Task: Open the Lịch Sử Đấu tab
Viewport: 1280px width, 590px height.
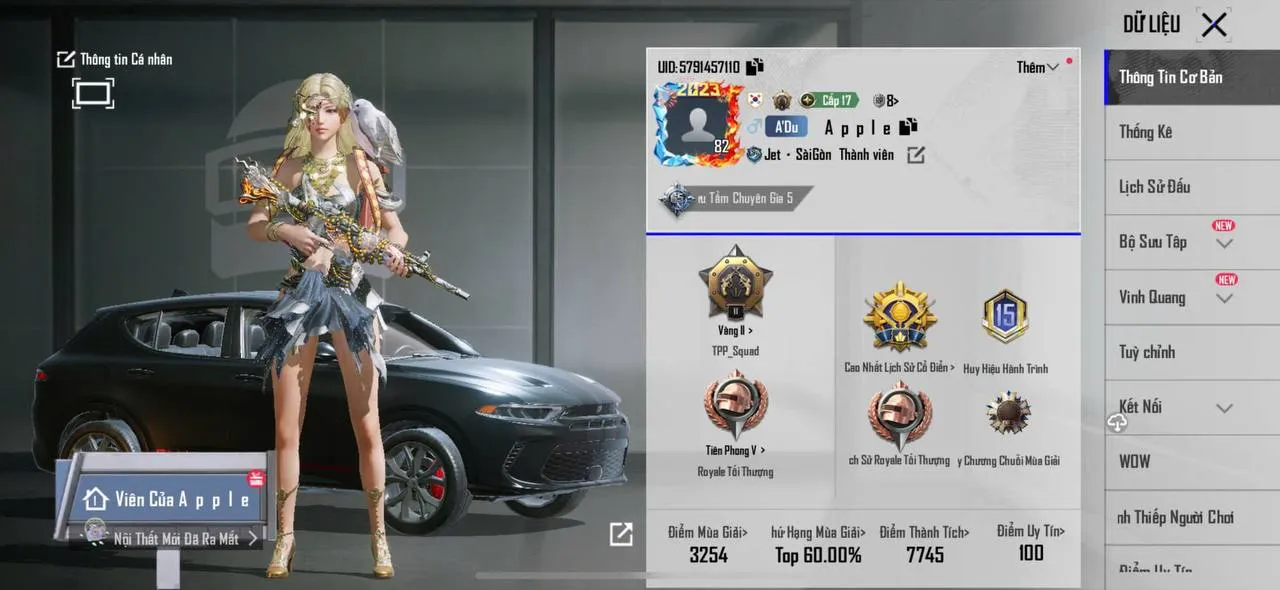Action: coord(1154,187)
